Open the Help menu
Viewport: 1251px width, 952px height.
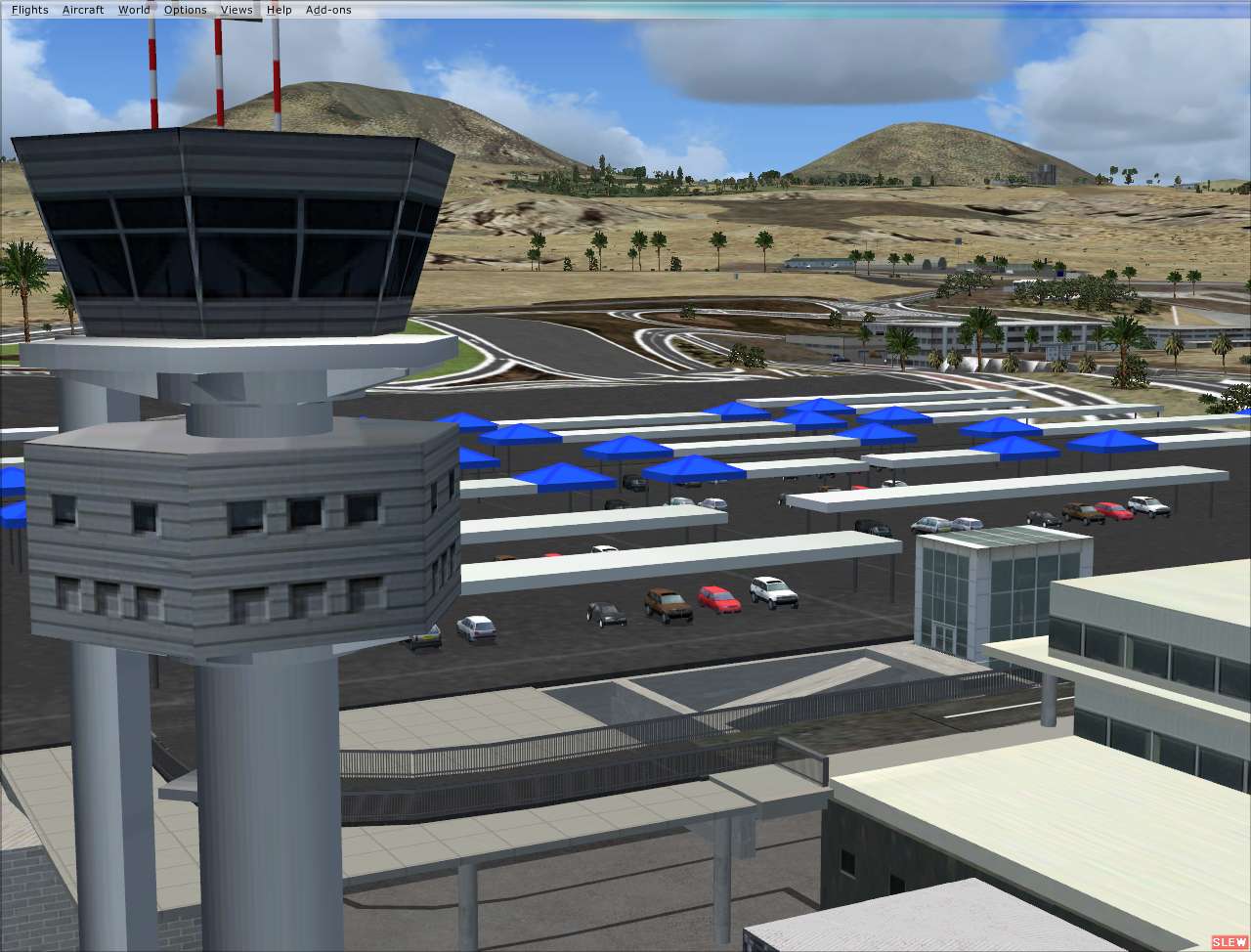[x=279, y=9]
